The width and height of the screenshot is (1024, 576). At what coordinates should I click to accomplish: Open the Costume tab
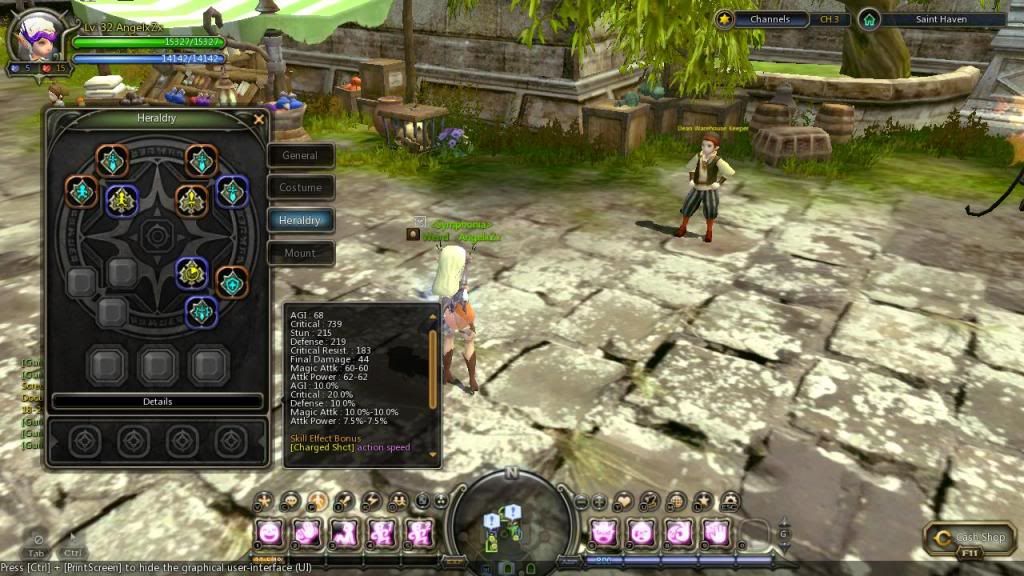pos(300,187)
